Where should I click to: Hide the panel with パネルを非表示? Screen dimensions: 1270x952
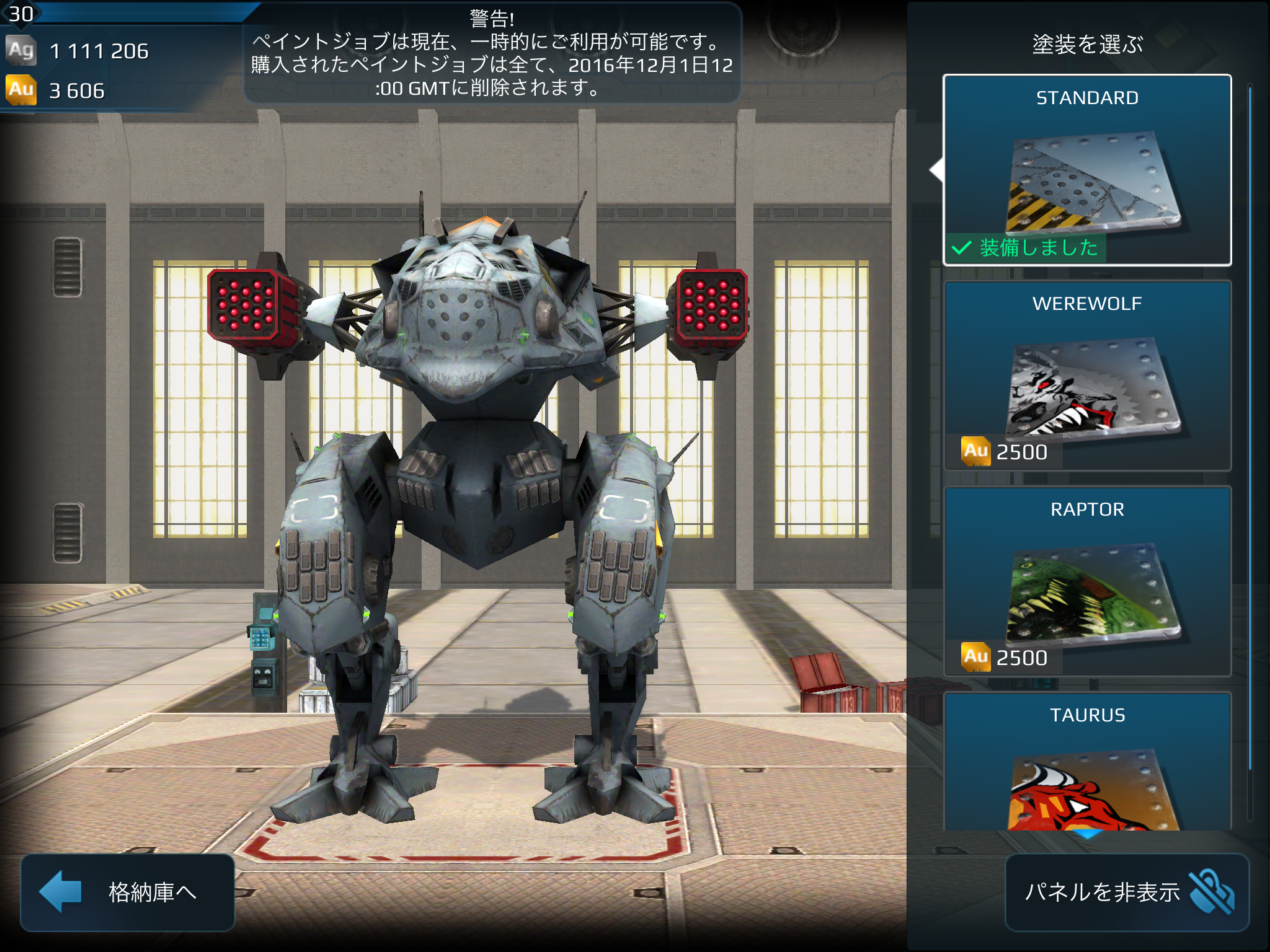(1127, 892)
